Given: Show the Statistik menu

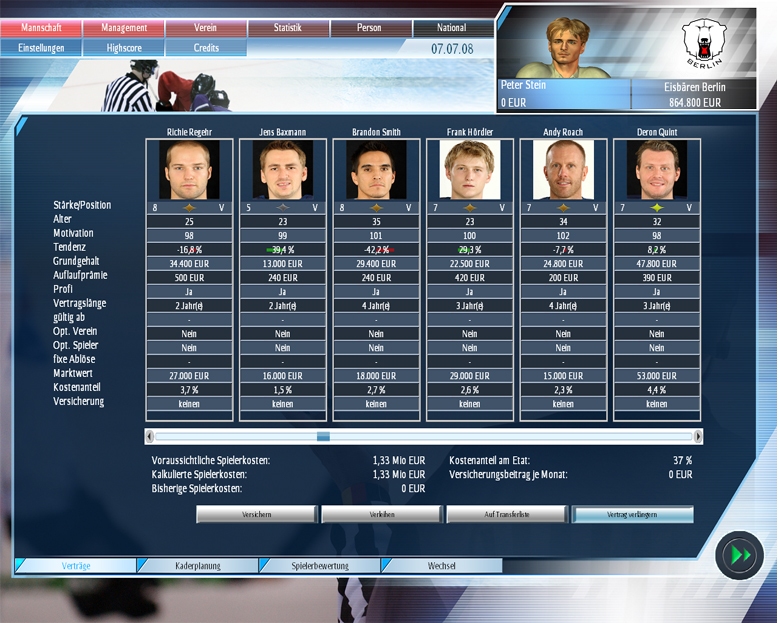Looking at the screenshot, I should (x=288, y=28).
